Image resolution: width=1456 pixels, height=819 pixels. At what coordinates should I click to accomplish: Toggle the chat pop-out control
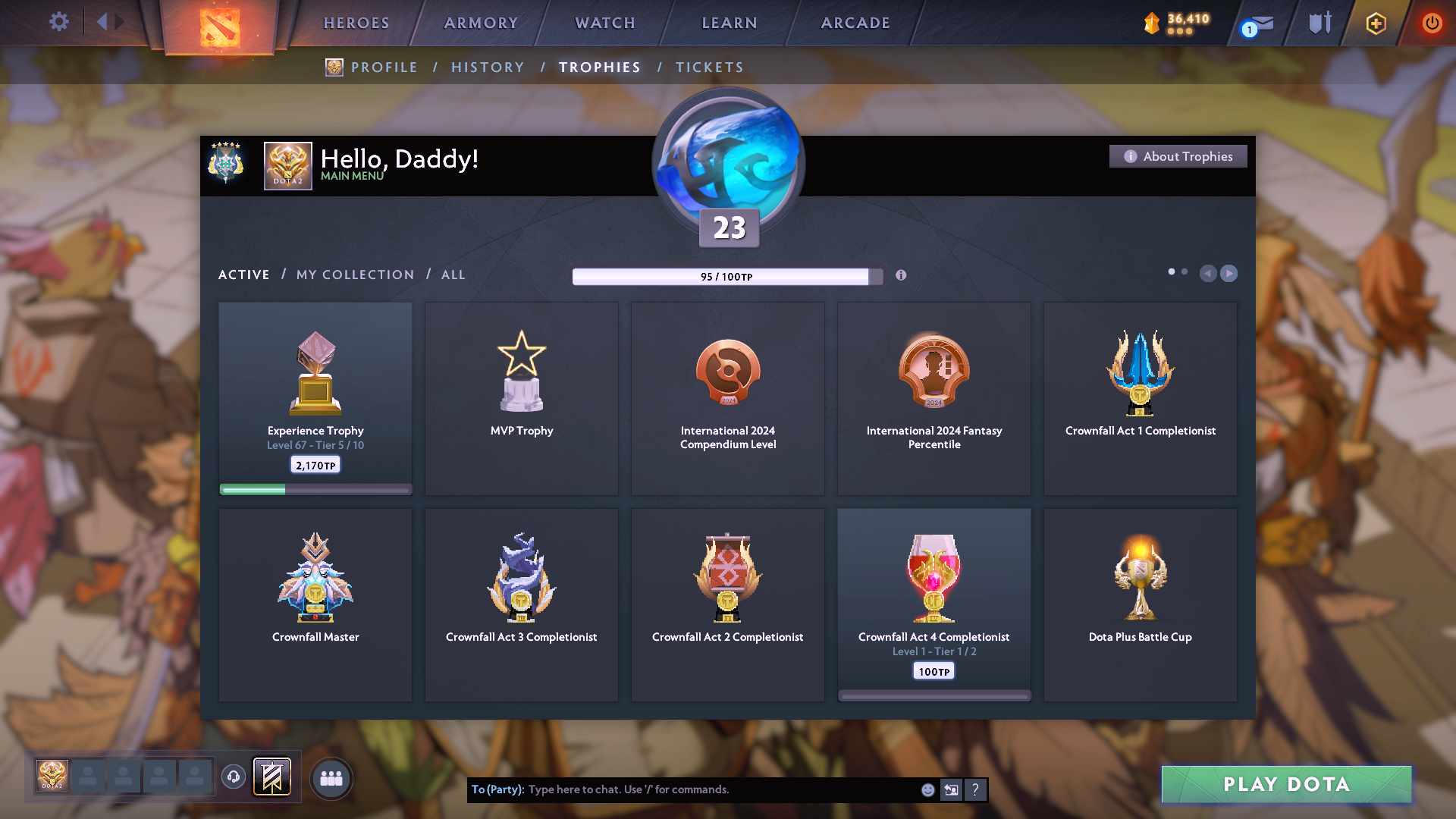(x=952, y=789)
